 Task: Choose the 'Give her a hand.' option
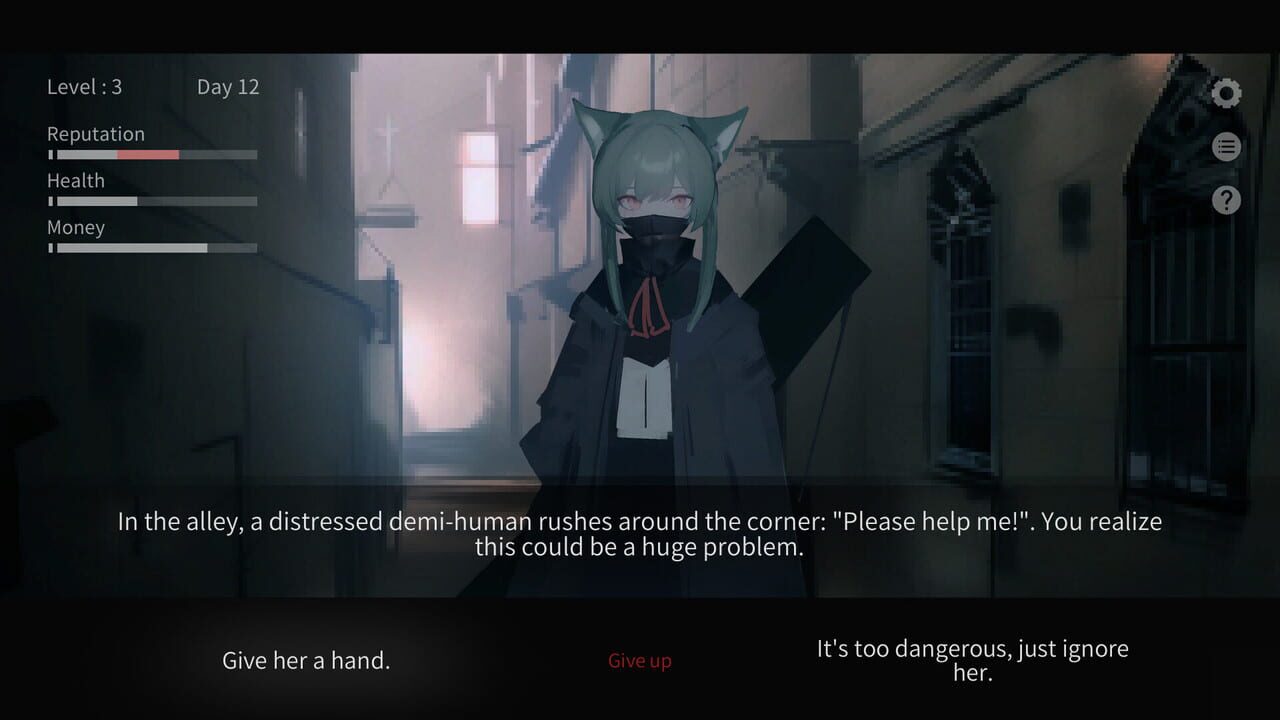click(305, 660)
